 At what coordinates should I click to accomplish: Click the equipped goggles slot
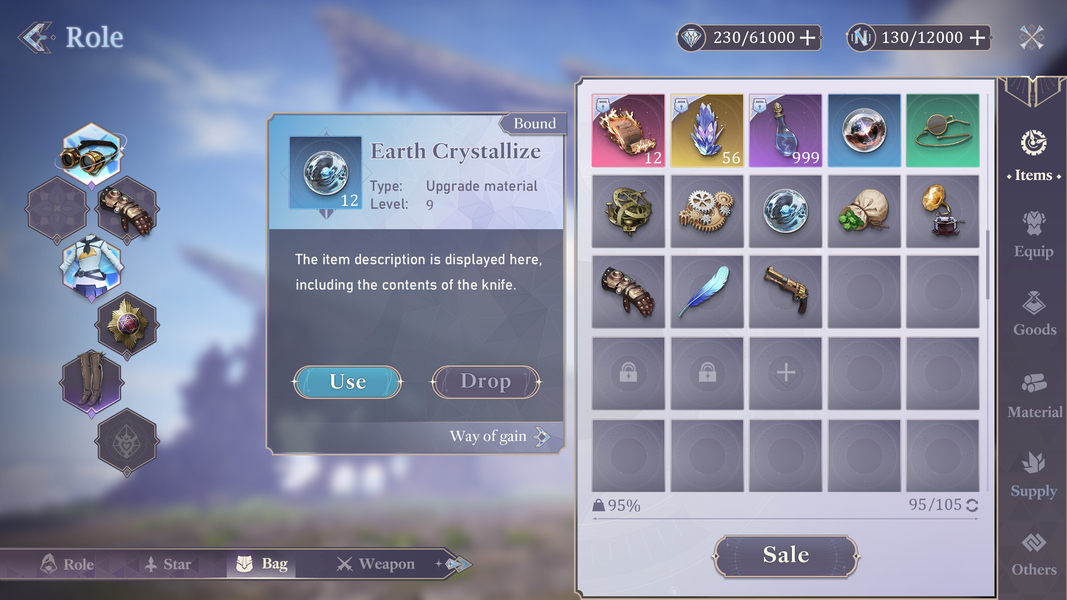[x=90, y=155]
